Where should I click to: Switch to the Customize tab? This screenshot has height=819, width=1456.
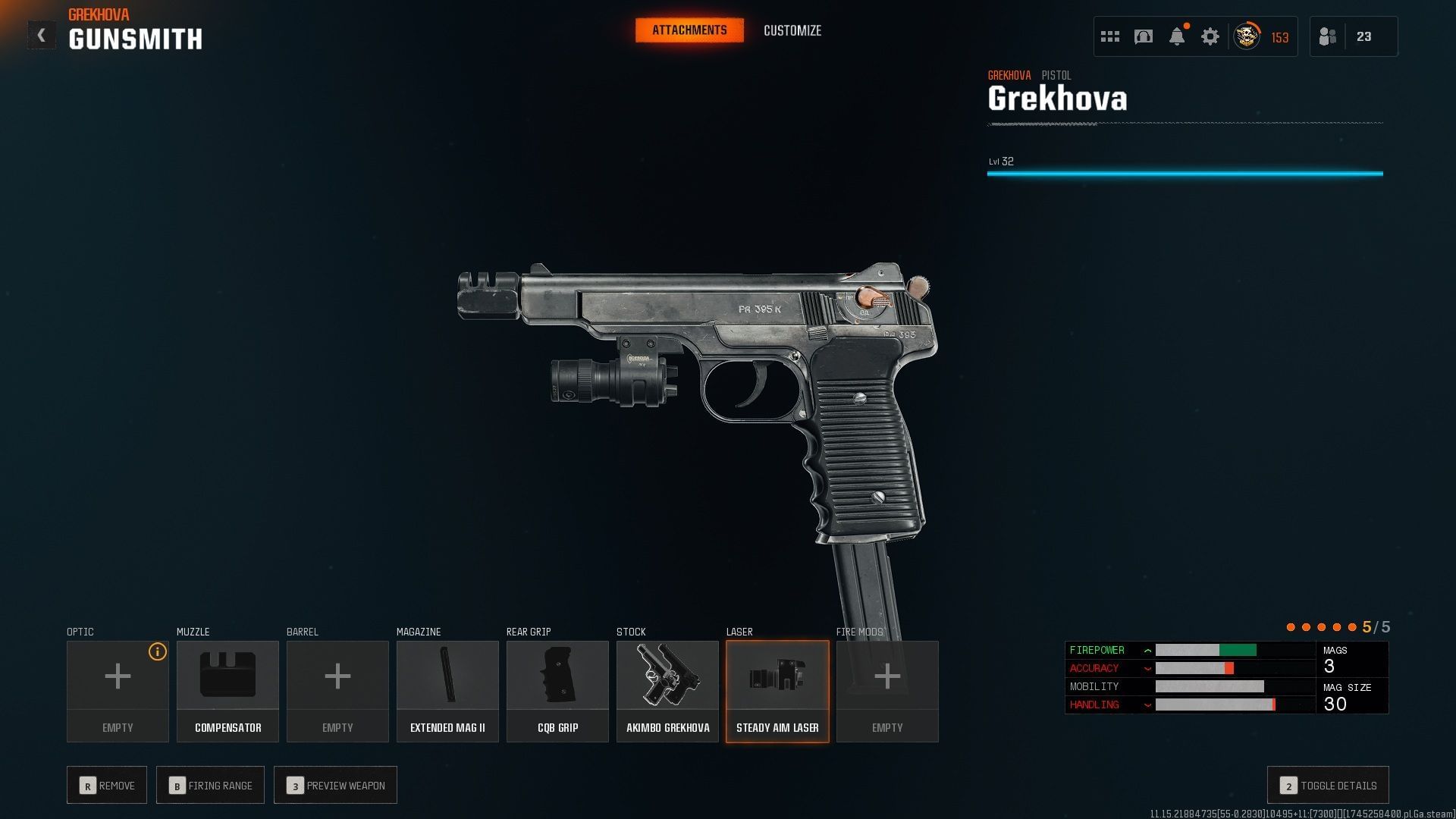792,30
